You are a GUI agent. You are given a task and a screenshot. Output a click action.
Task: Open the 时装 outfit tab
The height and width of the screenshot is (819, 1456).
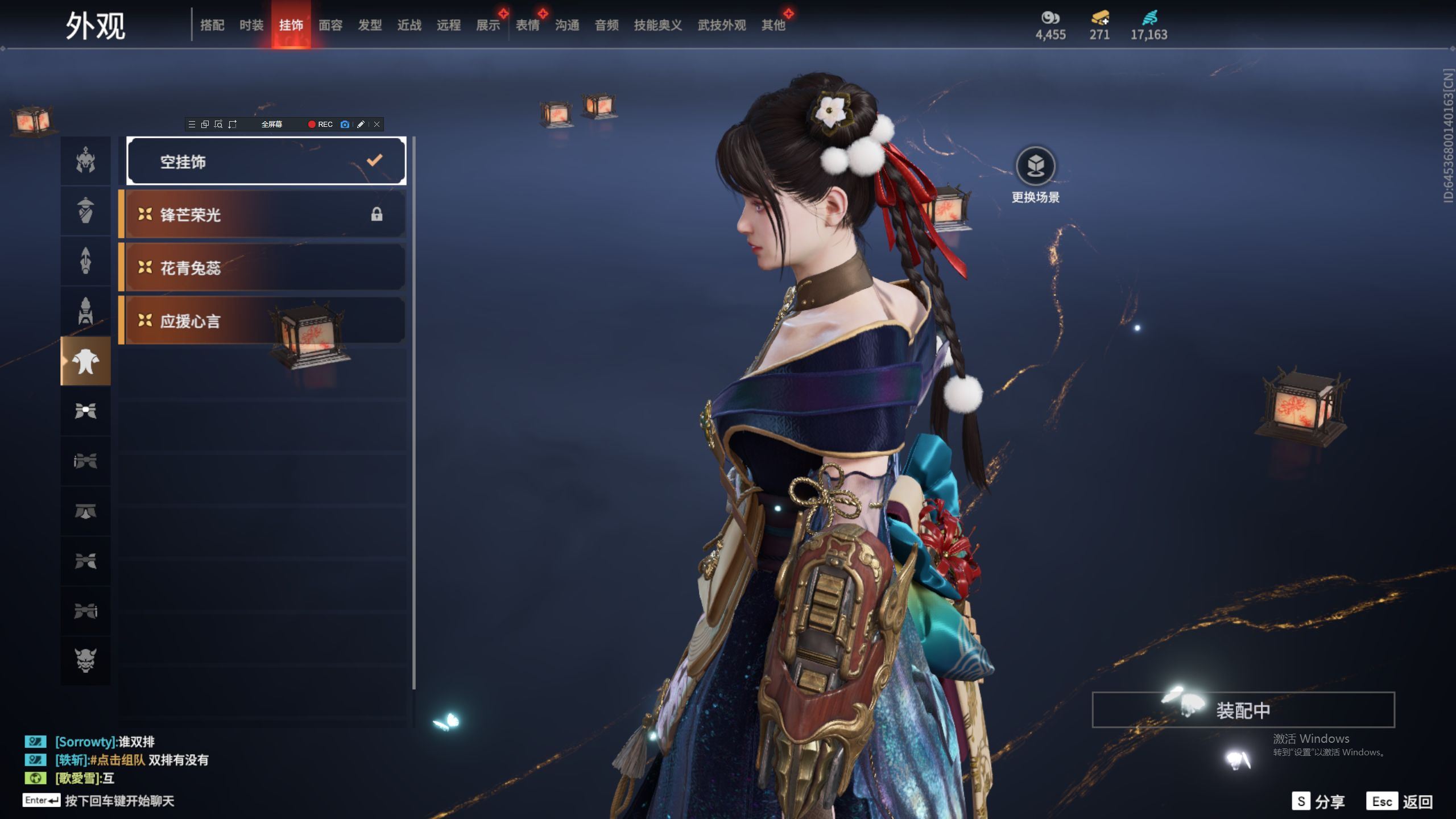tap(251, 25)
